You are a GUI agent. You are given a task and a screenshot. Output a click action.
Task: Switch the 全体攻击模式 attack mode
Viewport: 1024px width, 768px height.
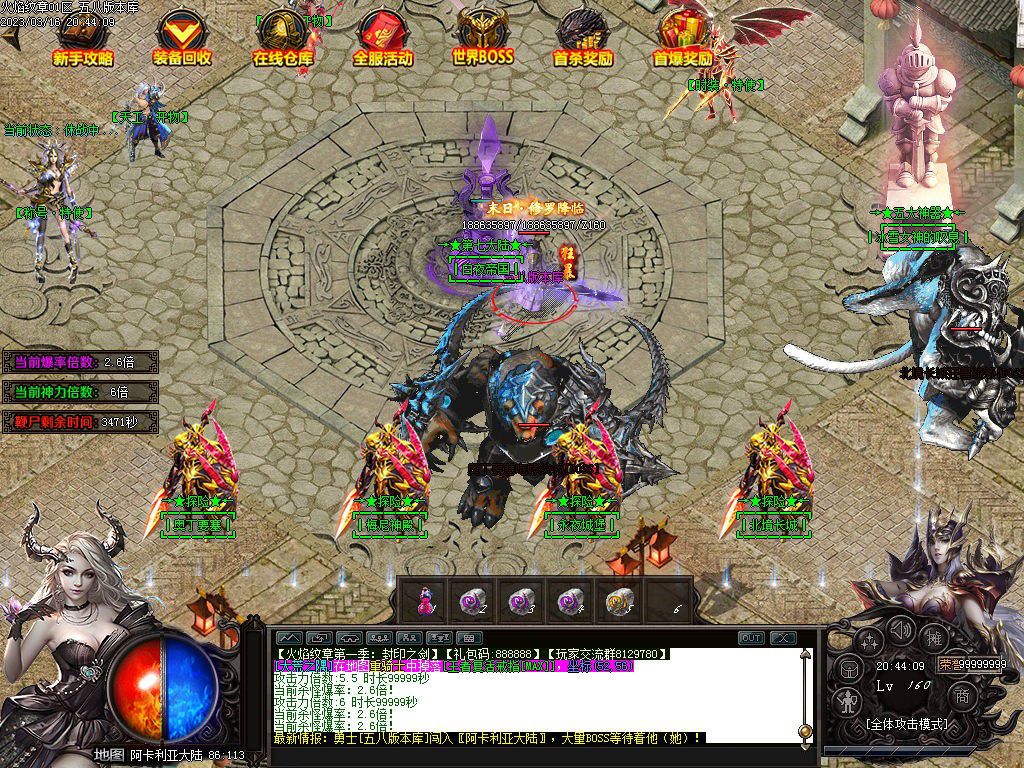906,723
